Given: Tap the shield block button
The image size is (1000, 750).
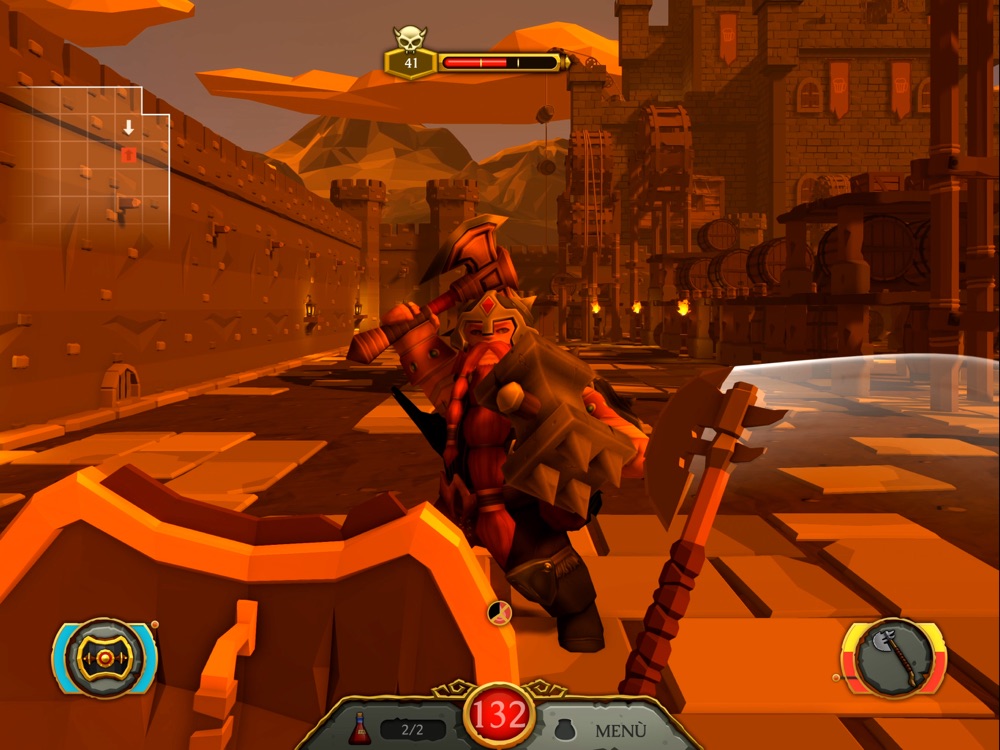Looking at the screenshot, I should [x=104, y=657].
